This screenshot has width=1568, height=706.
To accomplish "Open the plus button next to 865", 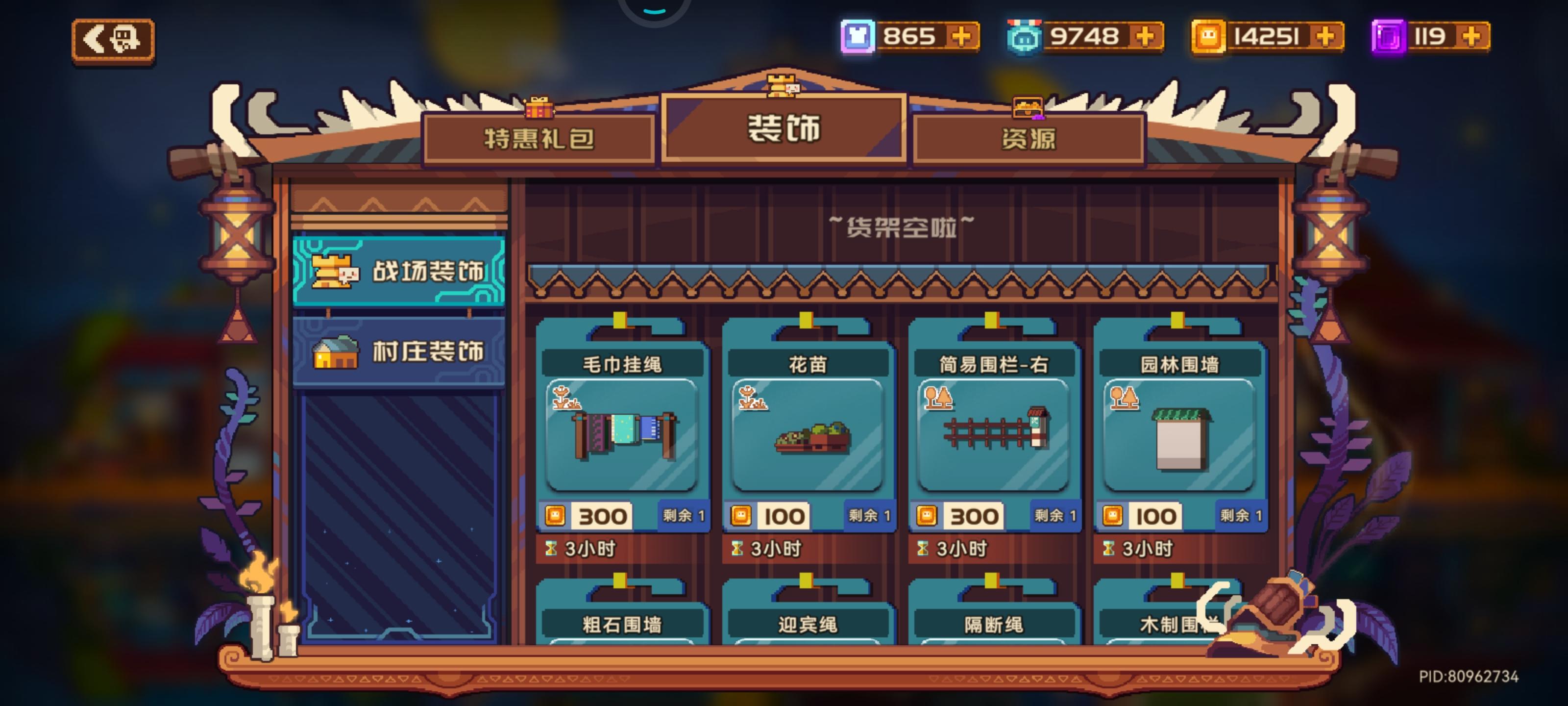I will [x=962, y=38].
